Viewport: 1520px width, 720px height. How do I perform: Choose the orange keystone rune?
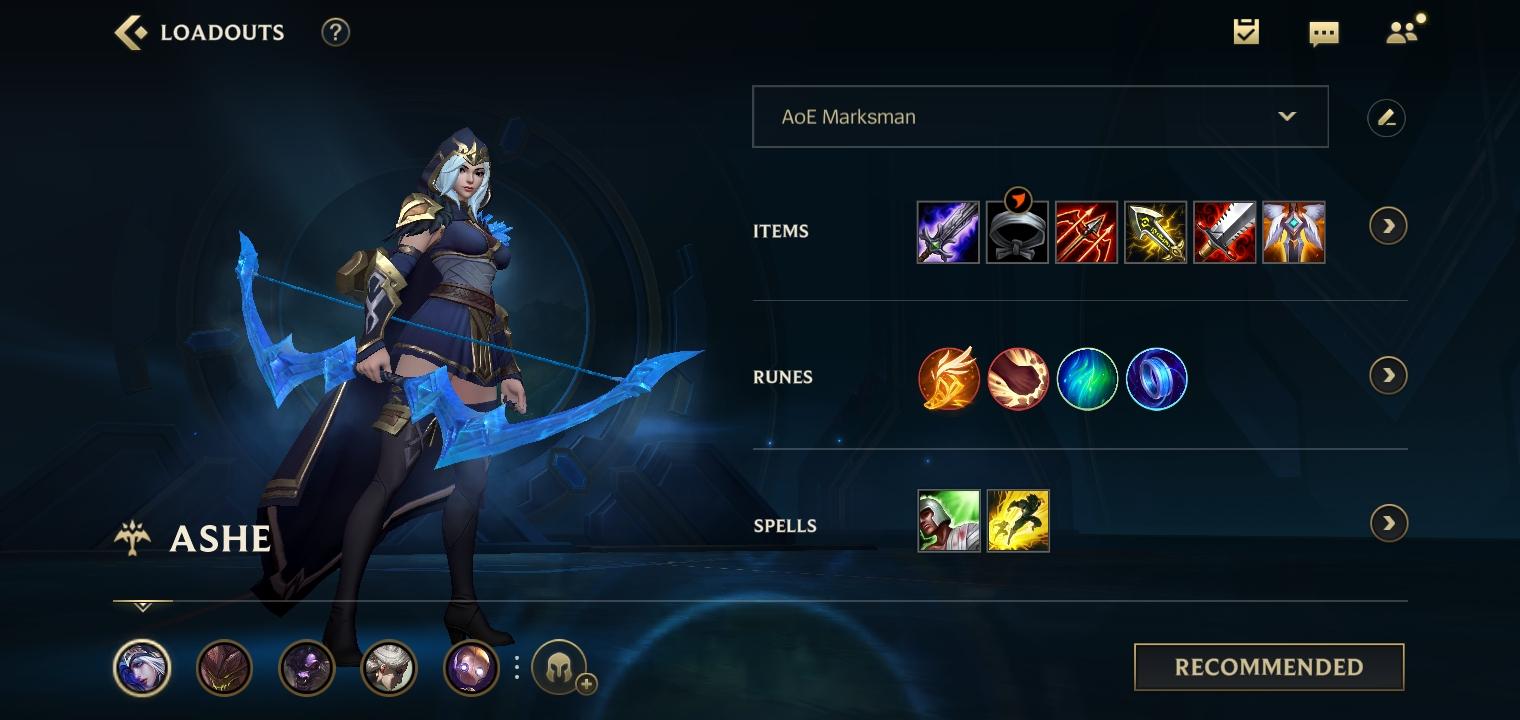[x=948, y=379]
